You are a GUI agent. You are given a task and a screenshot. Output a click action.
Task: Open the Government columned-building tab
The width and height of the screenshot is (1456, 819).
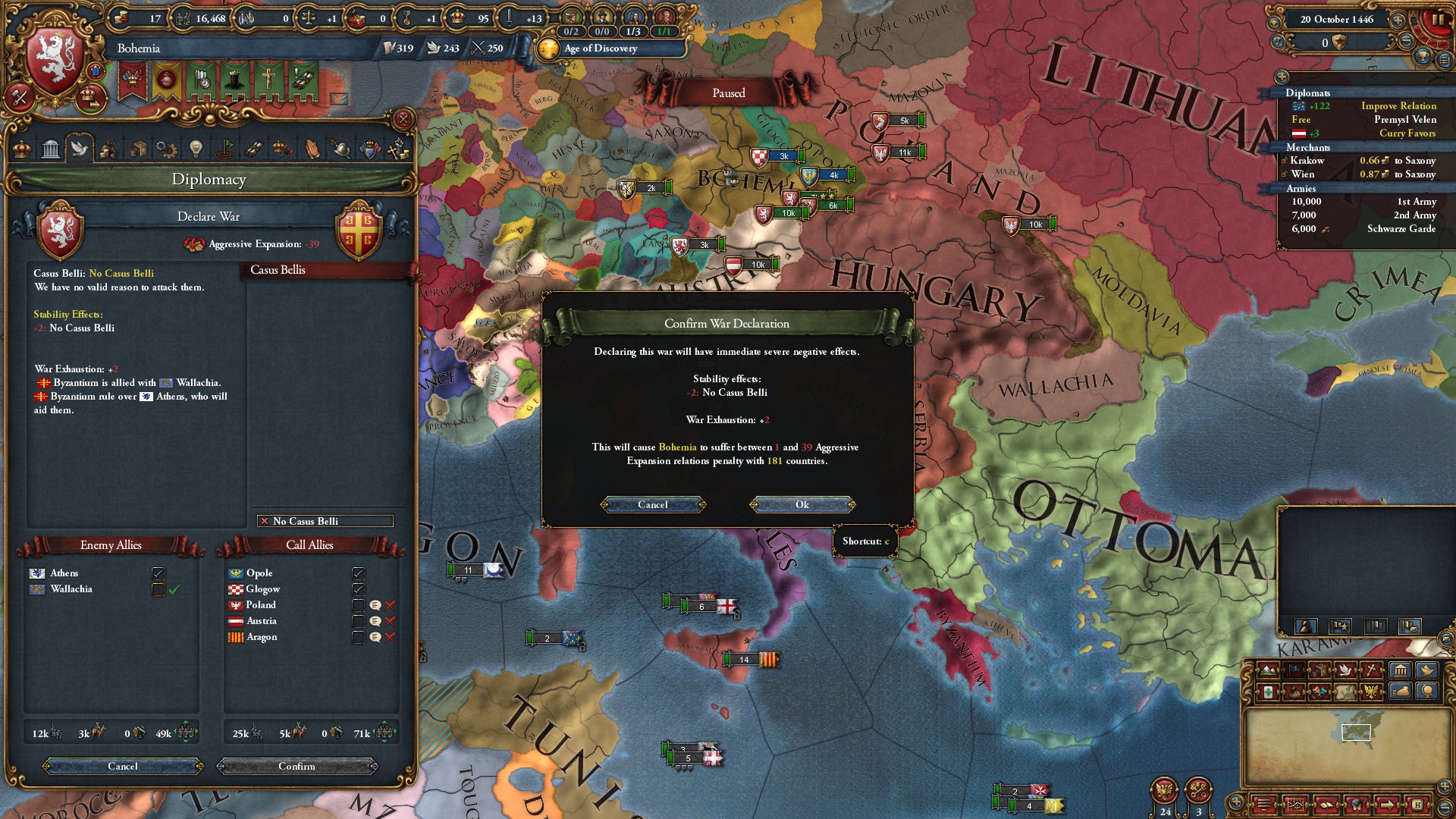coord(51,149)
